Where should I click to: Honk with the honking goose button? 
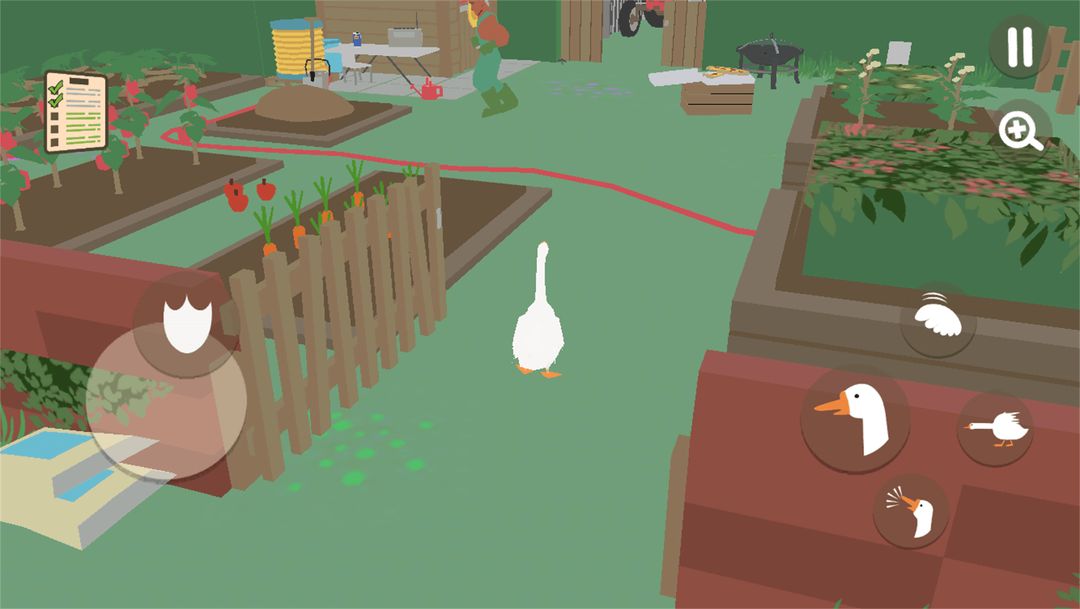[911, 510]
